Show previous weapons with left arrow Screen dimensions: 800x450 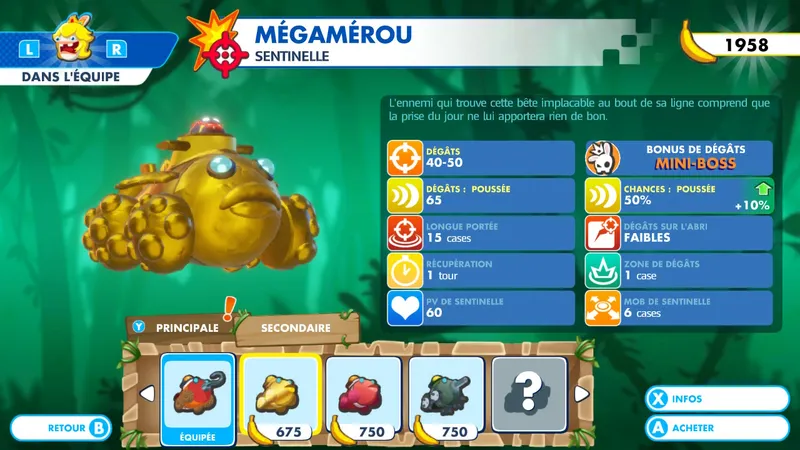(x=147, y=394)
